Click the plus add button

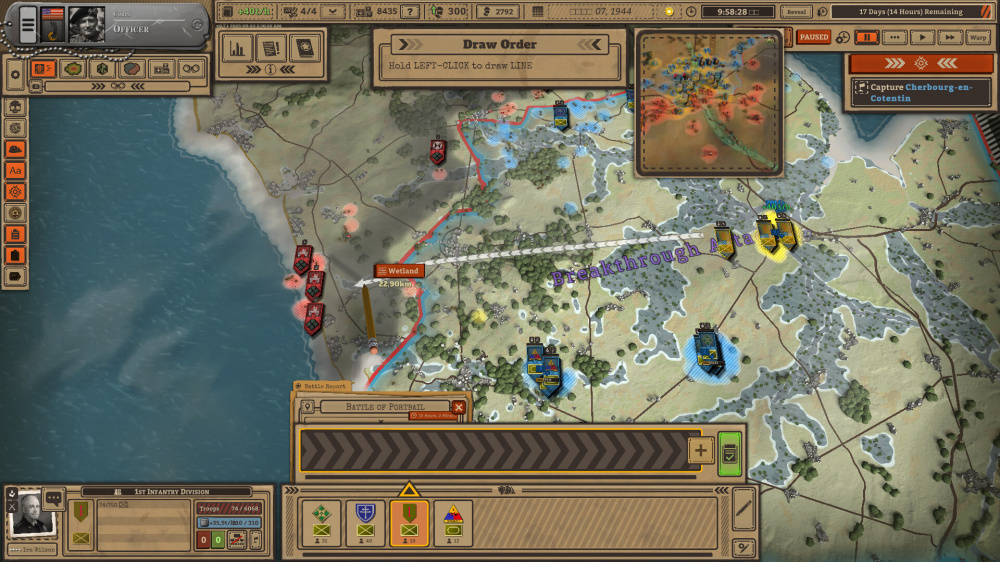tap(700, 451)
